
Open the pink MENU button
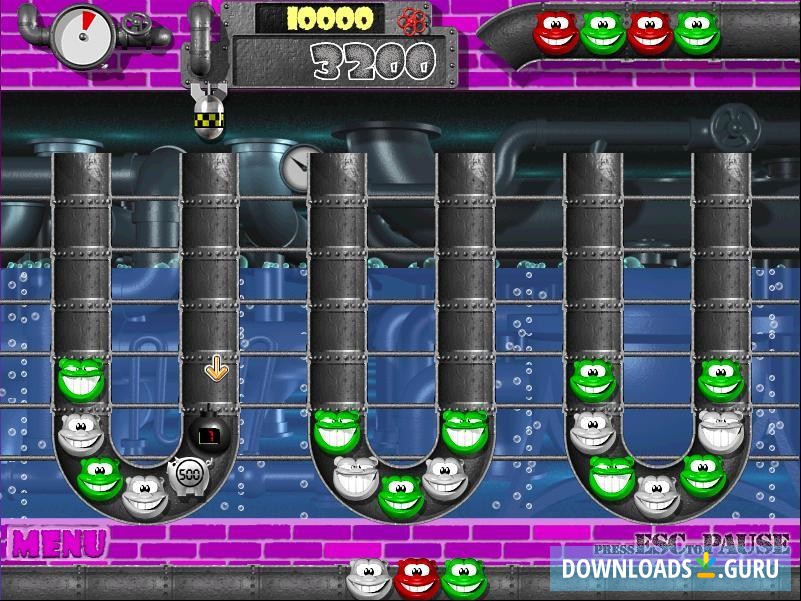coord(59,544)
